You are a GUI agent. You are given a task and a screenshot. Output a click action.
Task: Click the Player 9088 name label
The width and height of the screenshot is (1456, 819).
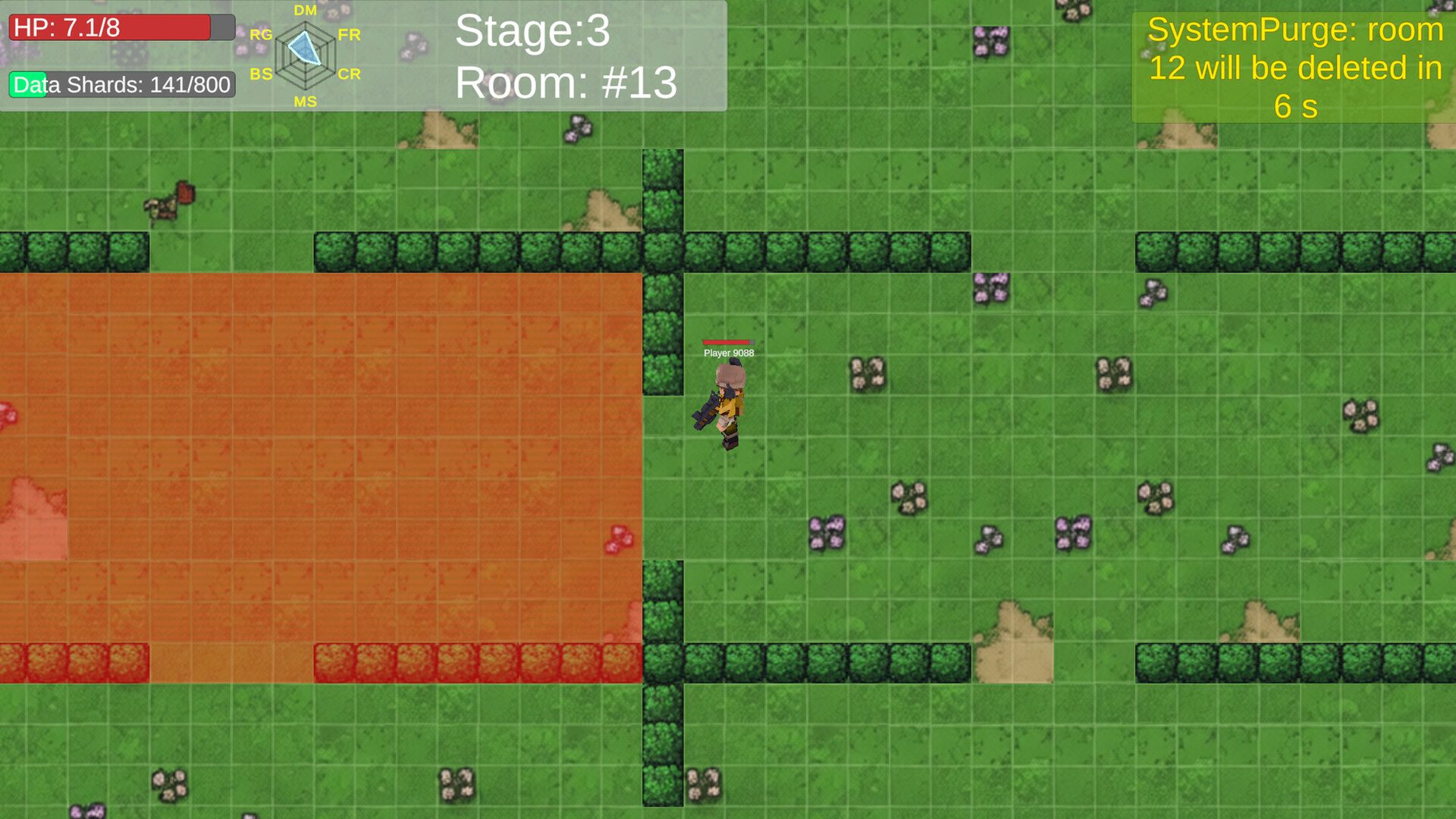pos(729,353)
